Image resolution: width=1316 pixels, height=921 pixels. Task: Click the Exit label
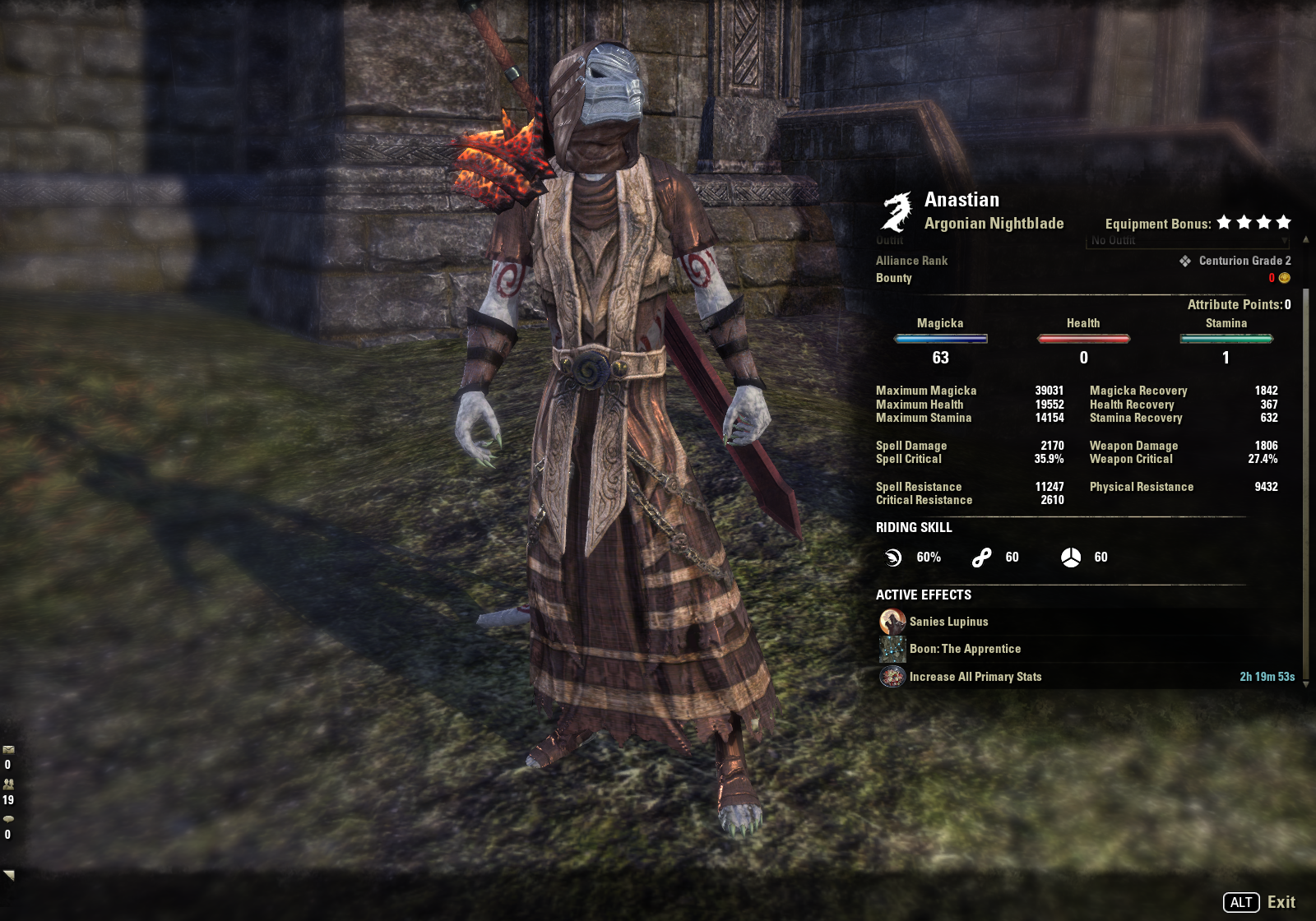[1281, 902]
